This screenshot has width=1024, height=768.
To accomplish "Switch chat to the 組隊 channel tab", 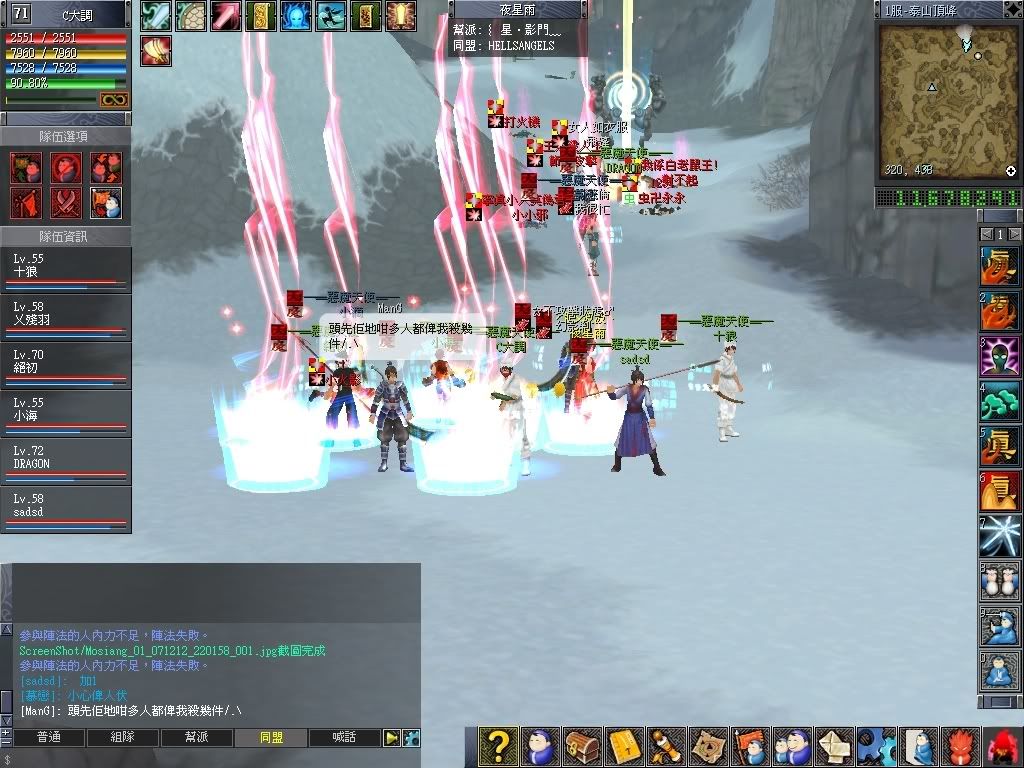I will coord(122,738).
